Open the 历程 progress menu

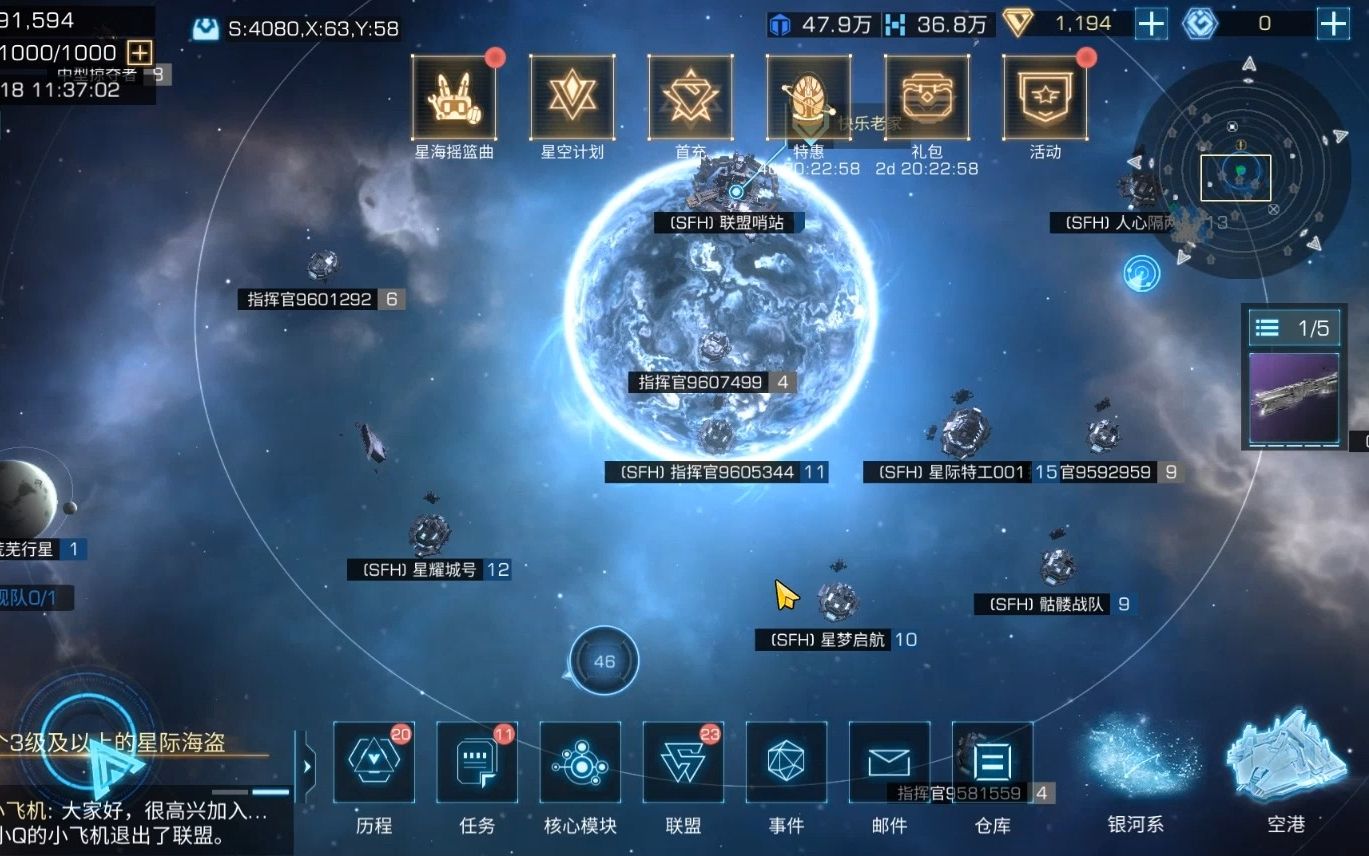tap(374, 764)
